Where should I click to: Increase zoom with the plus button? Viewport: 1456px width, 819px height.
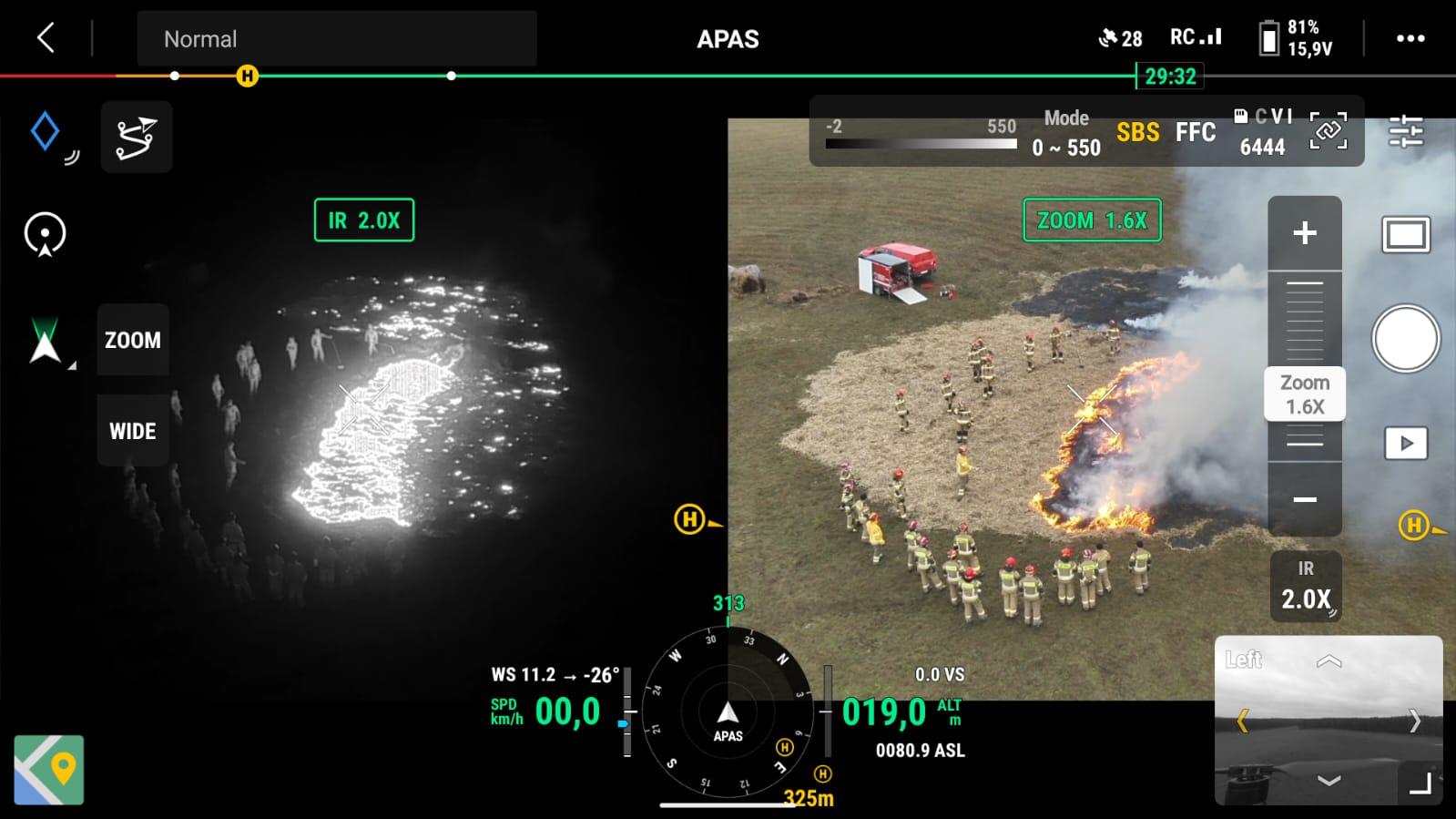pos(1304,233)
